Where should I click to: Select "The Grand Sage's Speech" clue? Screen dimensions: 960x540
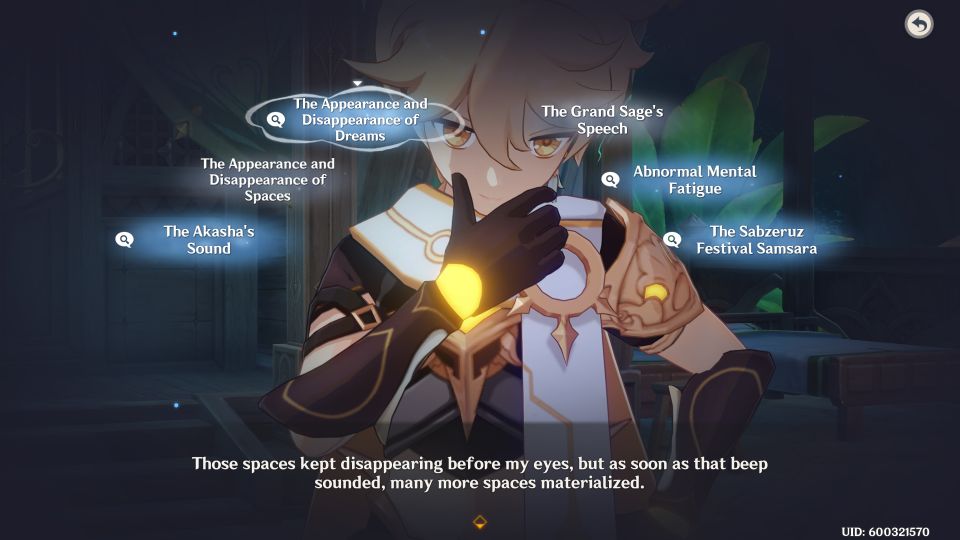click(602, 120)
